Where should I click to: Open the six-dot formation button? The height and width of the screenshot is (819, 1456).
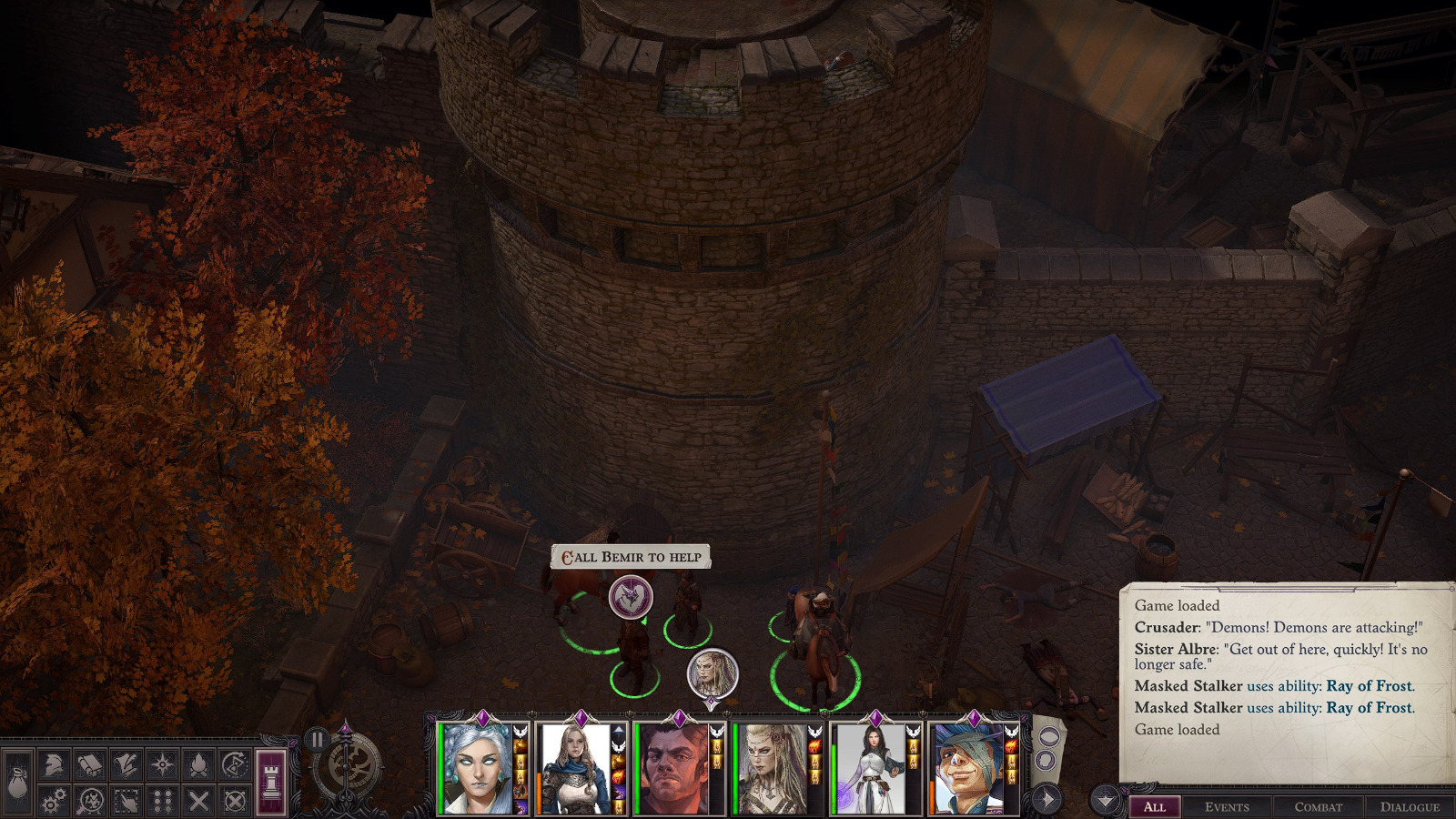click(x=163, y=801)
